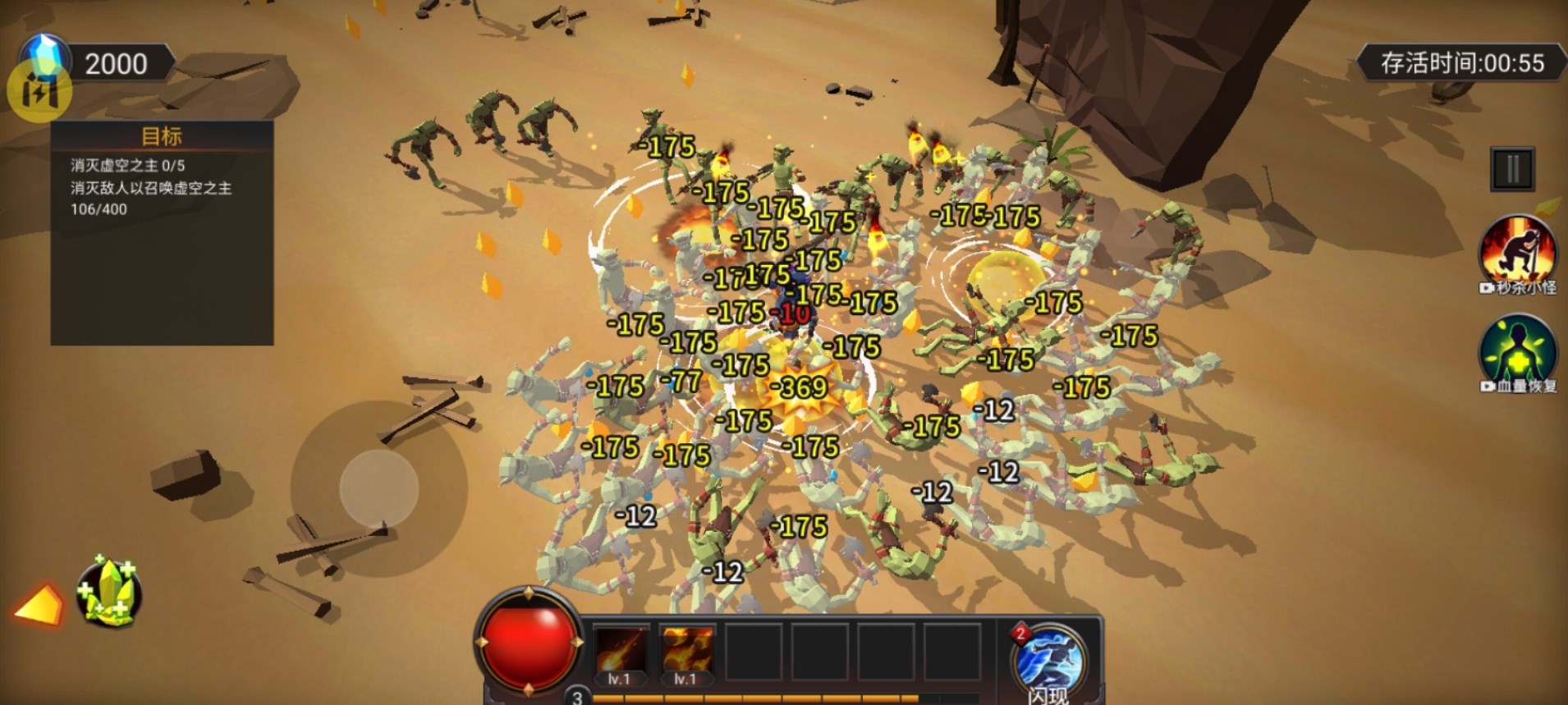Screen dimensions: 1568x705
Task: Activate the 秒杀小怪 instant-kill ad skill
Action: pyautogui.click(x=1517, y=252)
